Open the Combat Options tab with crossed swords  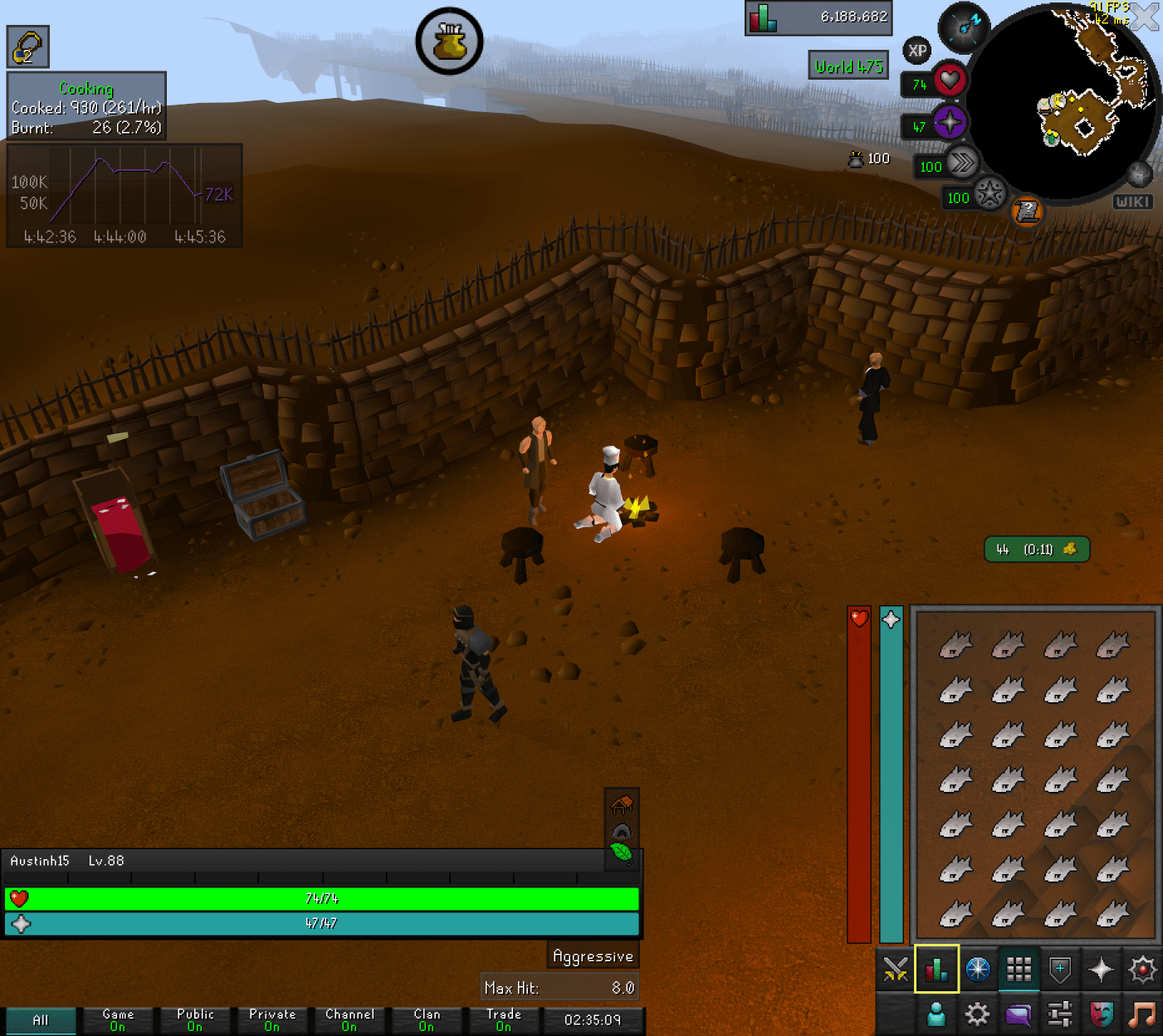point(895,968)
